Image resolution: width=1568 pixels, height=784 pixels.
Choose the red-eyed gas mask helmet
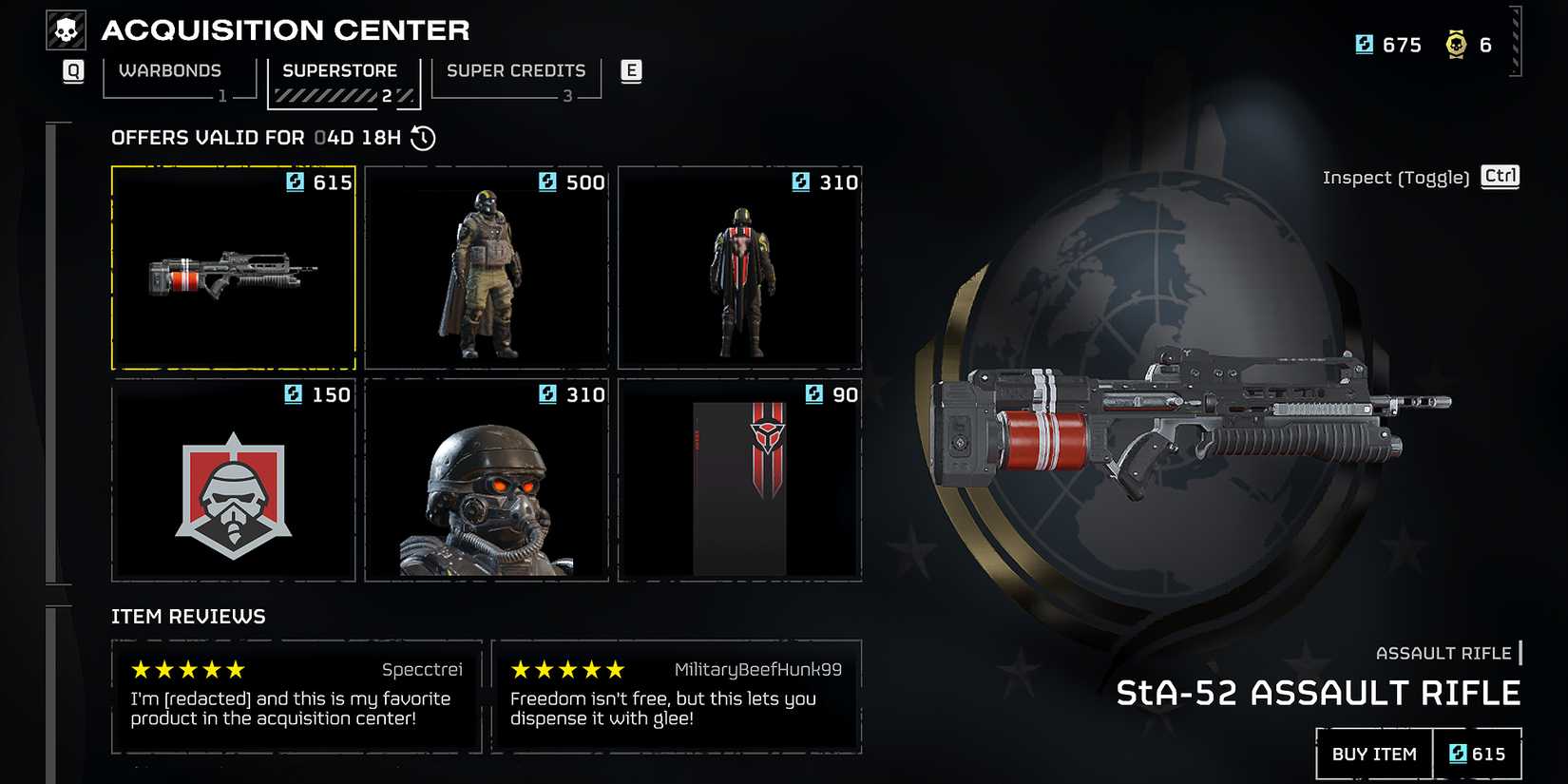point(487,481)
